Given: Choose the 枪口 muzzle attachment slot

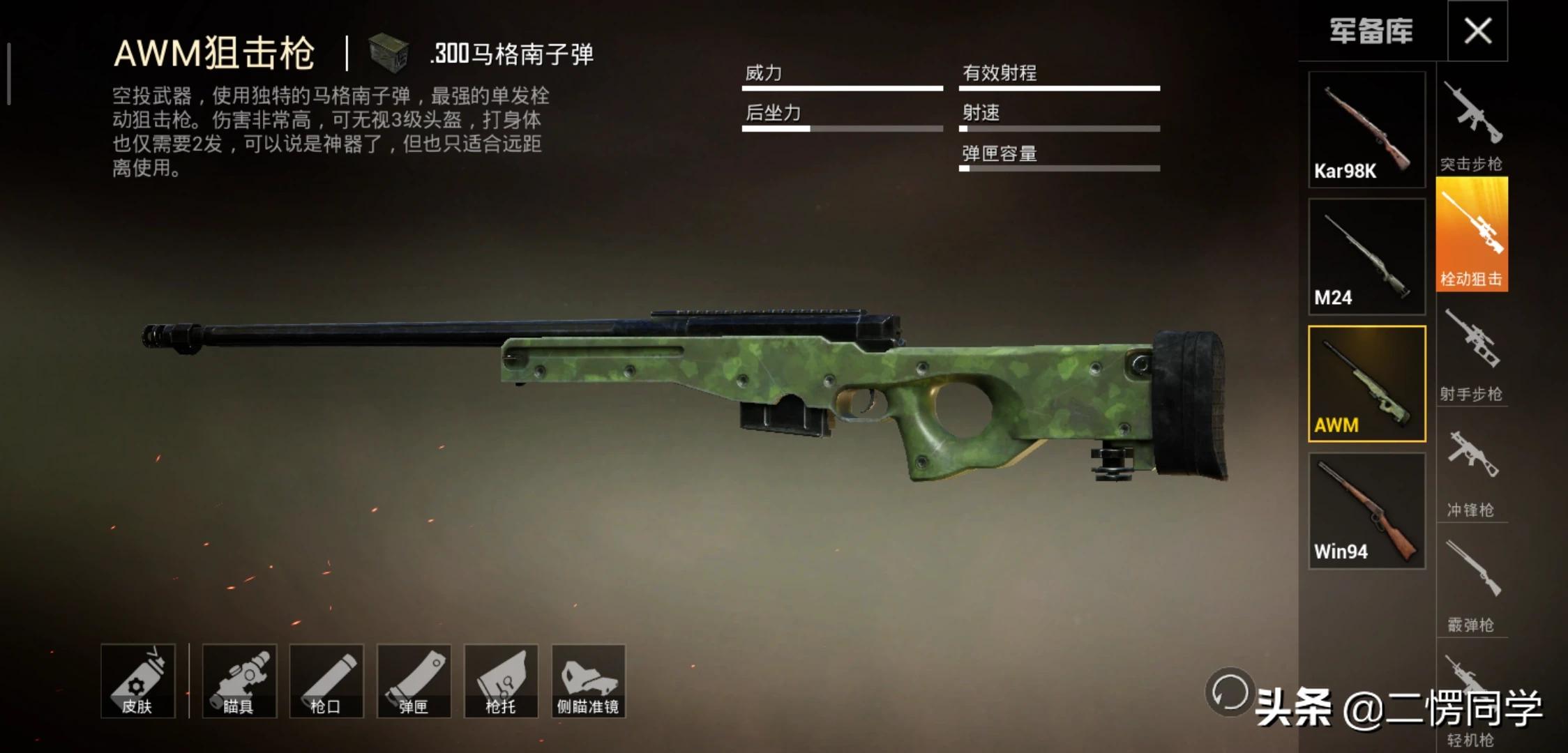Looking at the screenshot, I should coord(326,681).
